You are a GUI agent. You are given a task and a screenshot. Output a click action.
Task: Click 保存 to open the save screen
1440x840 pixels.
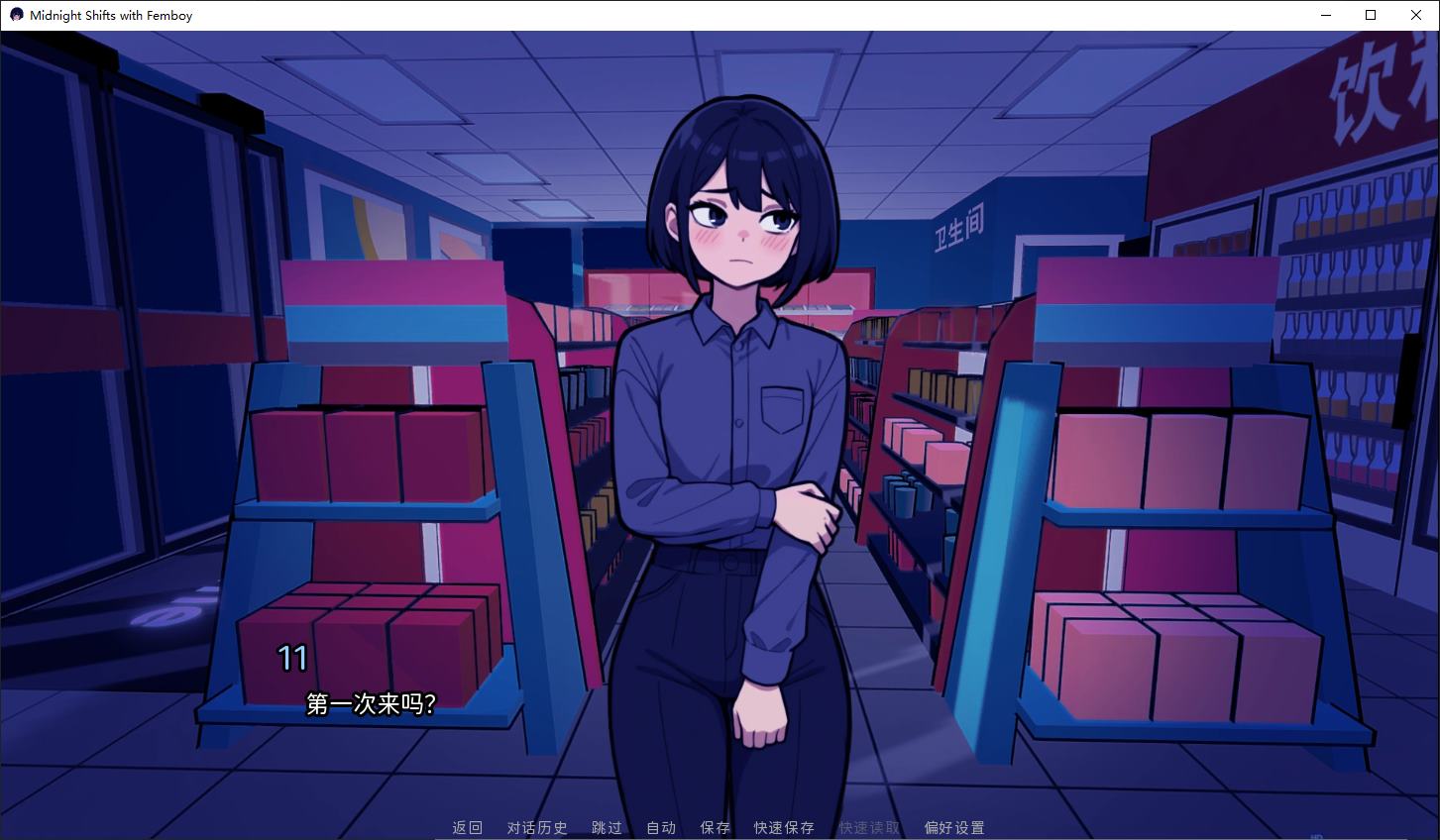pos(715,827)
